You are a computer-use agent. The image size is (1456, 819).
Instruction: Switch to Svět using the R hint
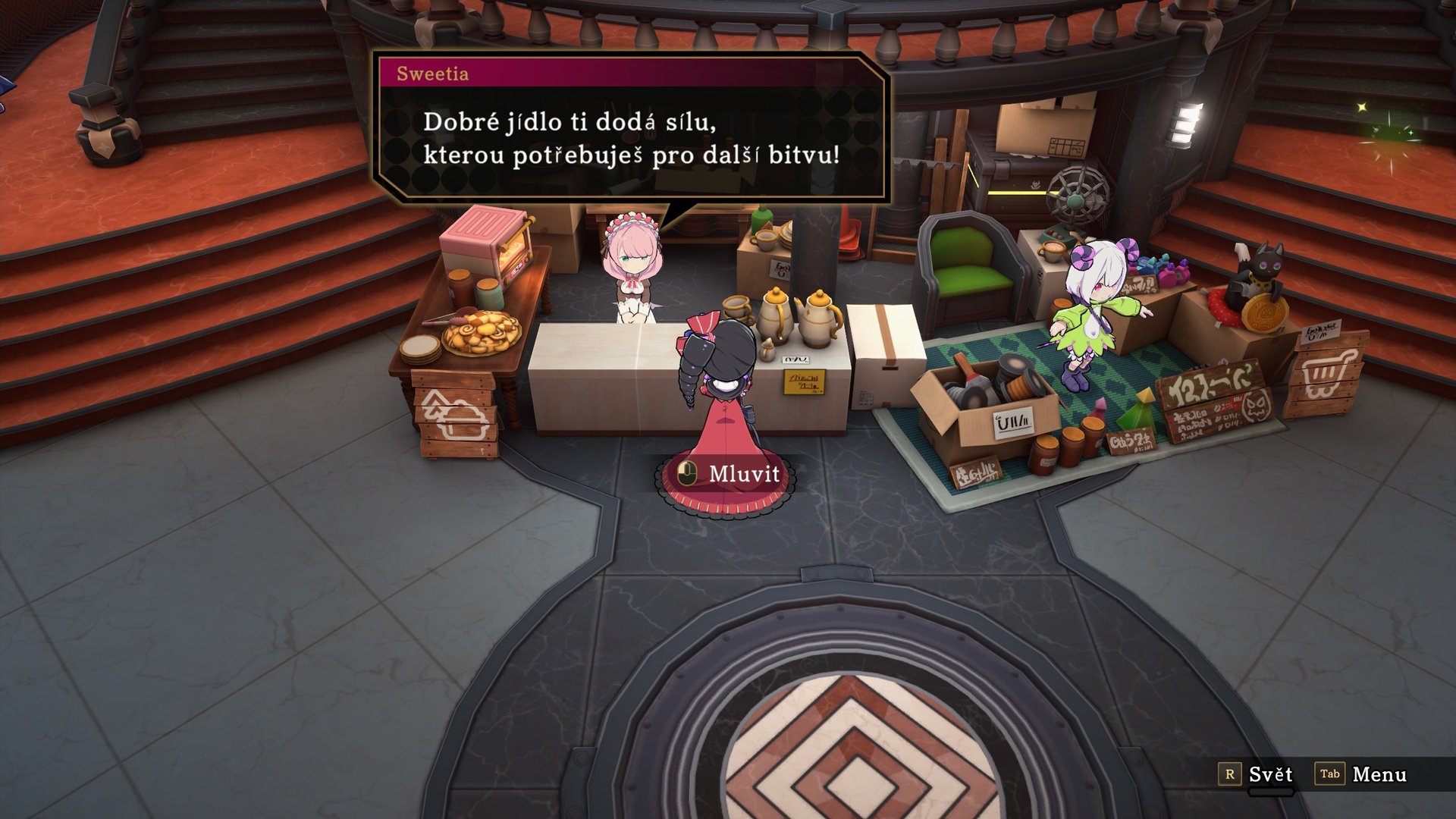tap(1272, 775)
